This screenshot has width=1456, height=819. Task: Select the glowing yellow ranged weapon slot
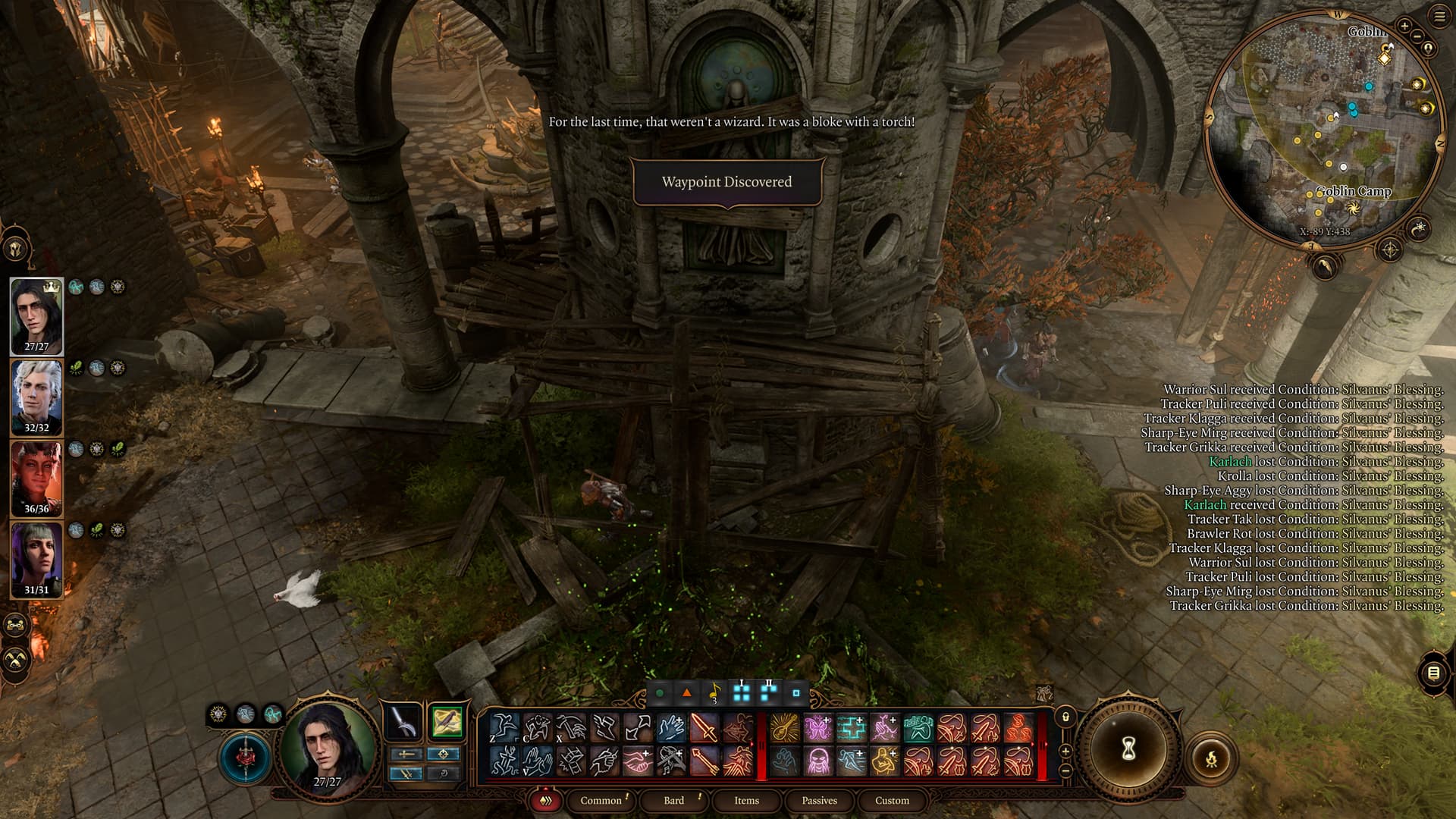447,721
